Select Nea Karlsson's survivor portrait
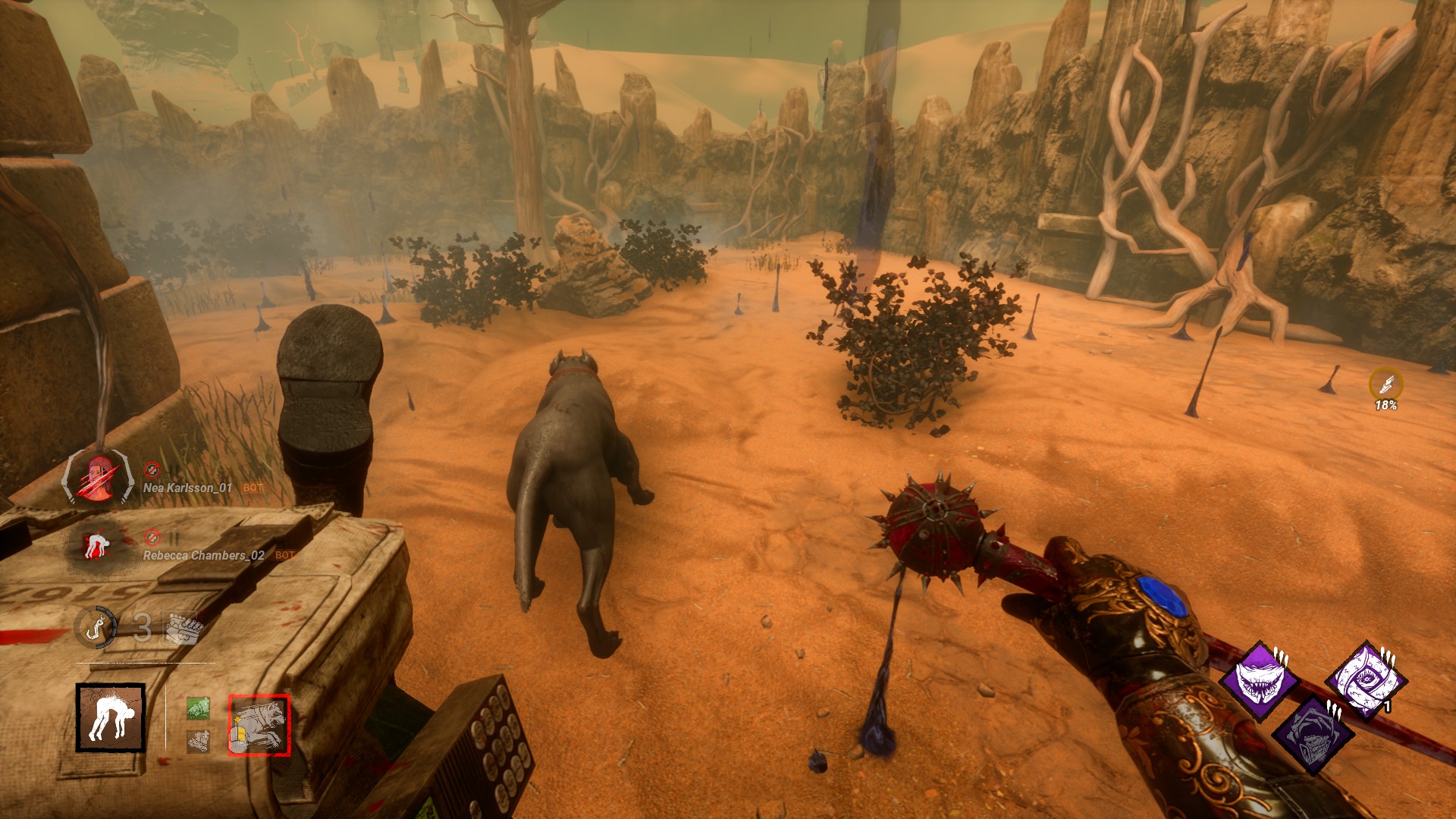Viewport: 1456px width, 819px height. (x=100, y=476)
